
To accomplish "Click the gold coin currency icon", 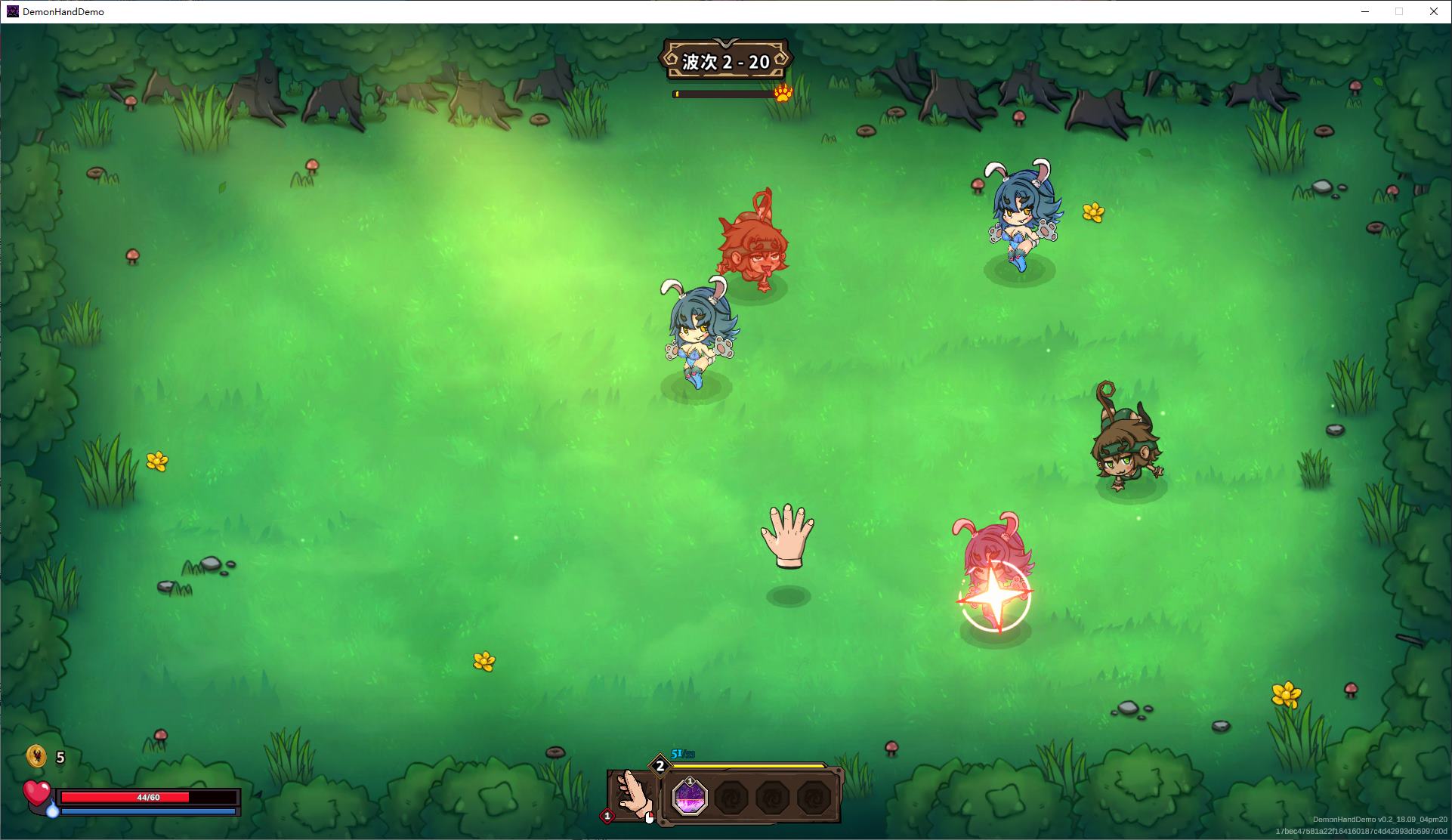I will coord(36,756).
